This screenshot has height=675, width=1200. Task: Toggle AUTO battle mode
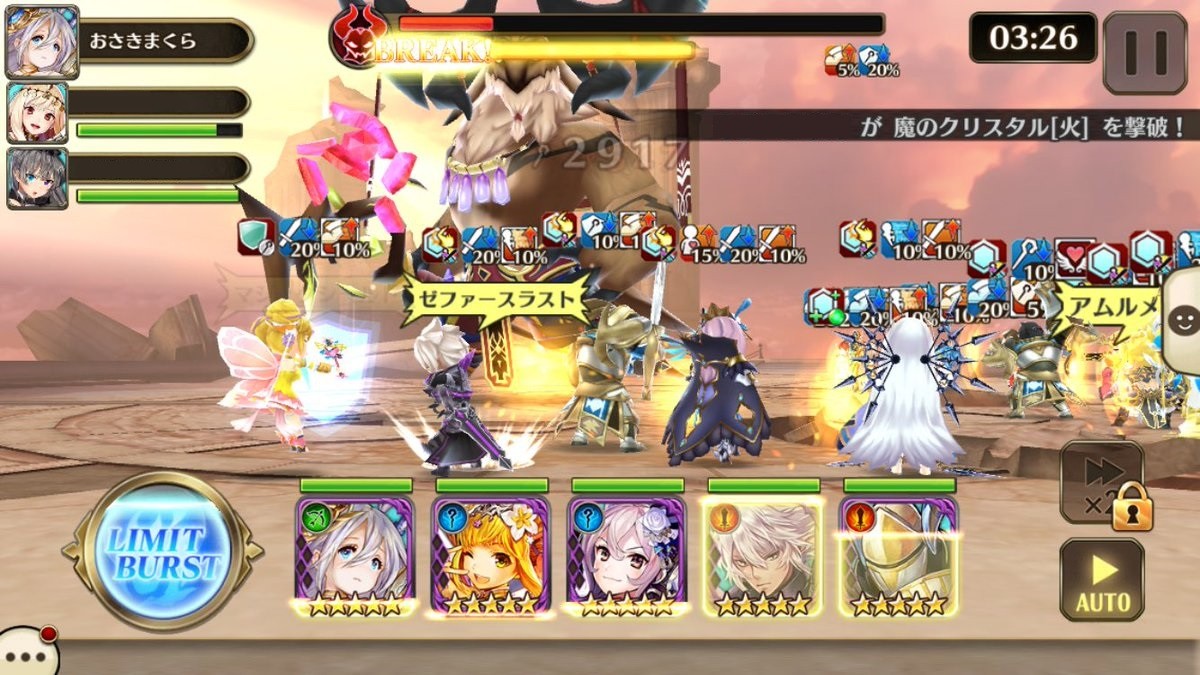(x=1101, y=581)
